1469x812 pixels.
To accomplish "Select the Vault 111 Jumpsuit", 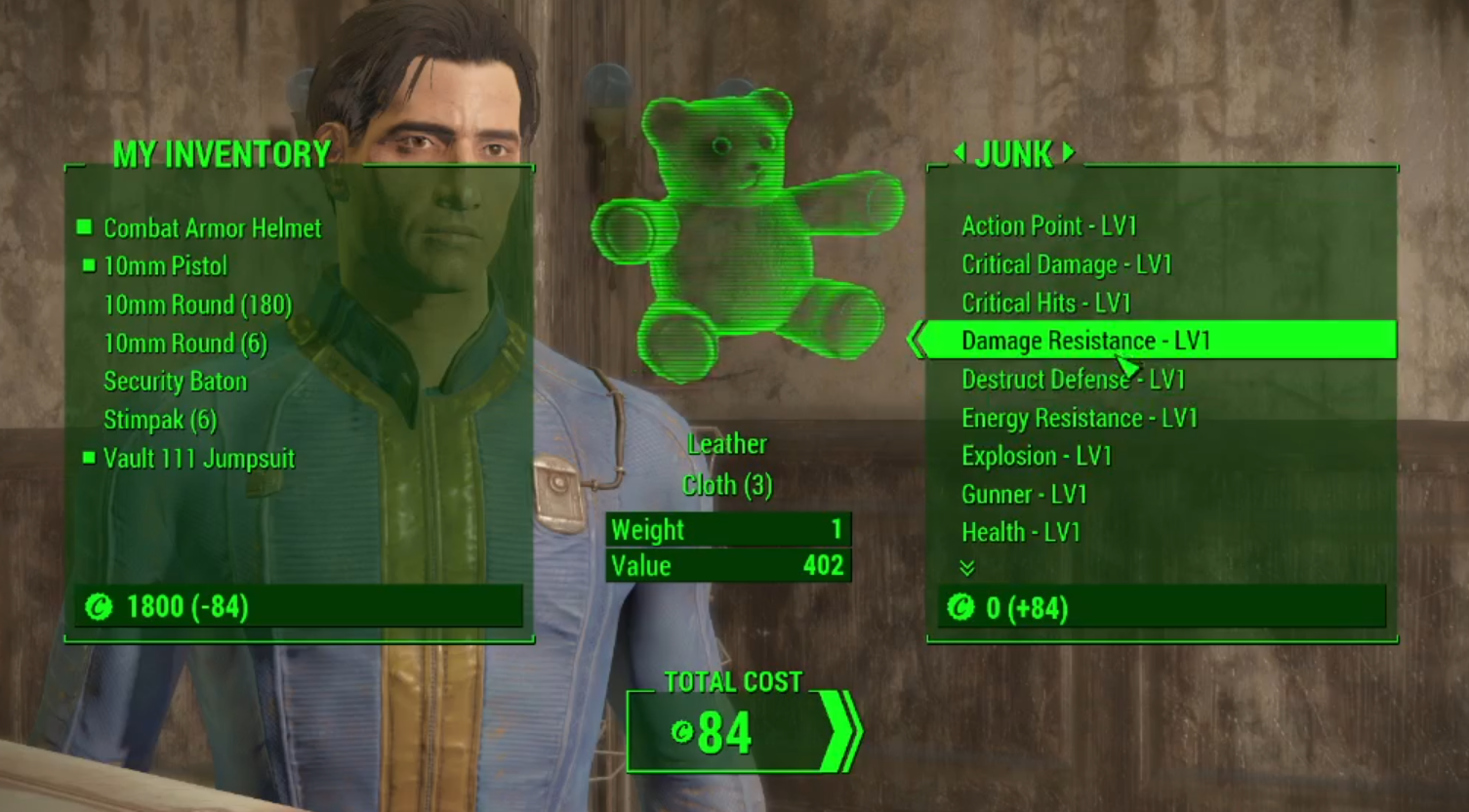I will (x=198, y=459).
